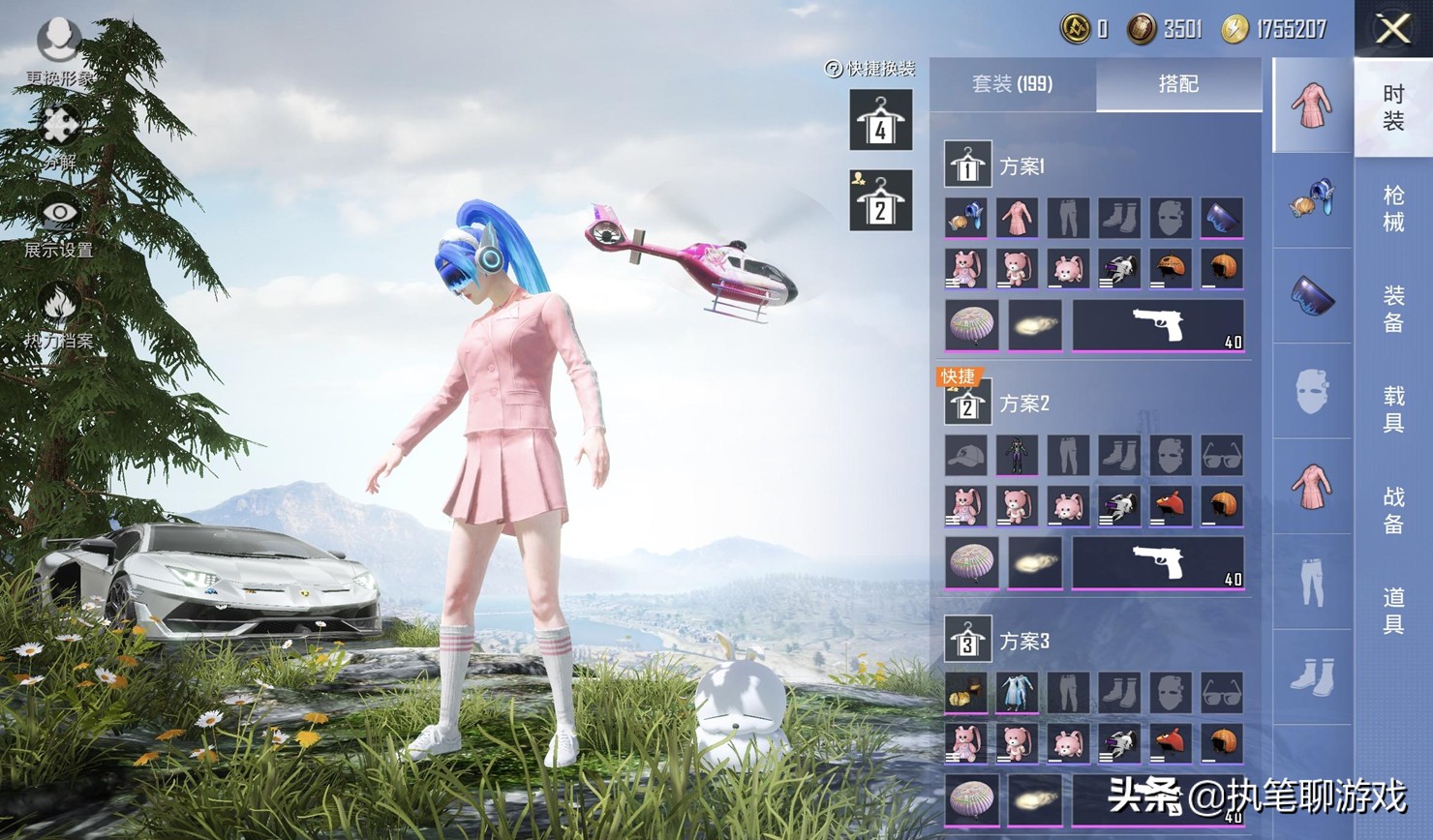1433x840 pixels.
Task: Open the 搭配 outfit tab
Action: click(1178, 84)
